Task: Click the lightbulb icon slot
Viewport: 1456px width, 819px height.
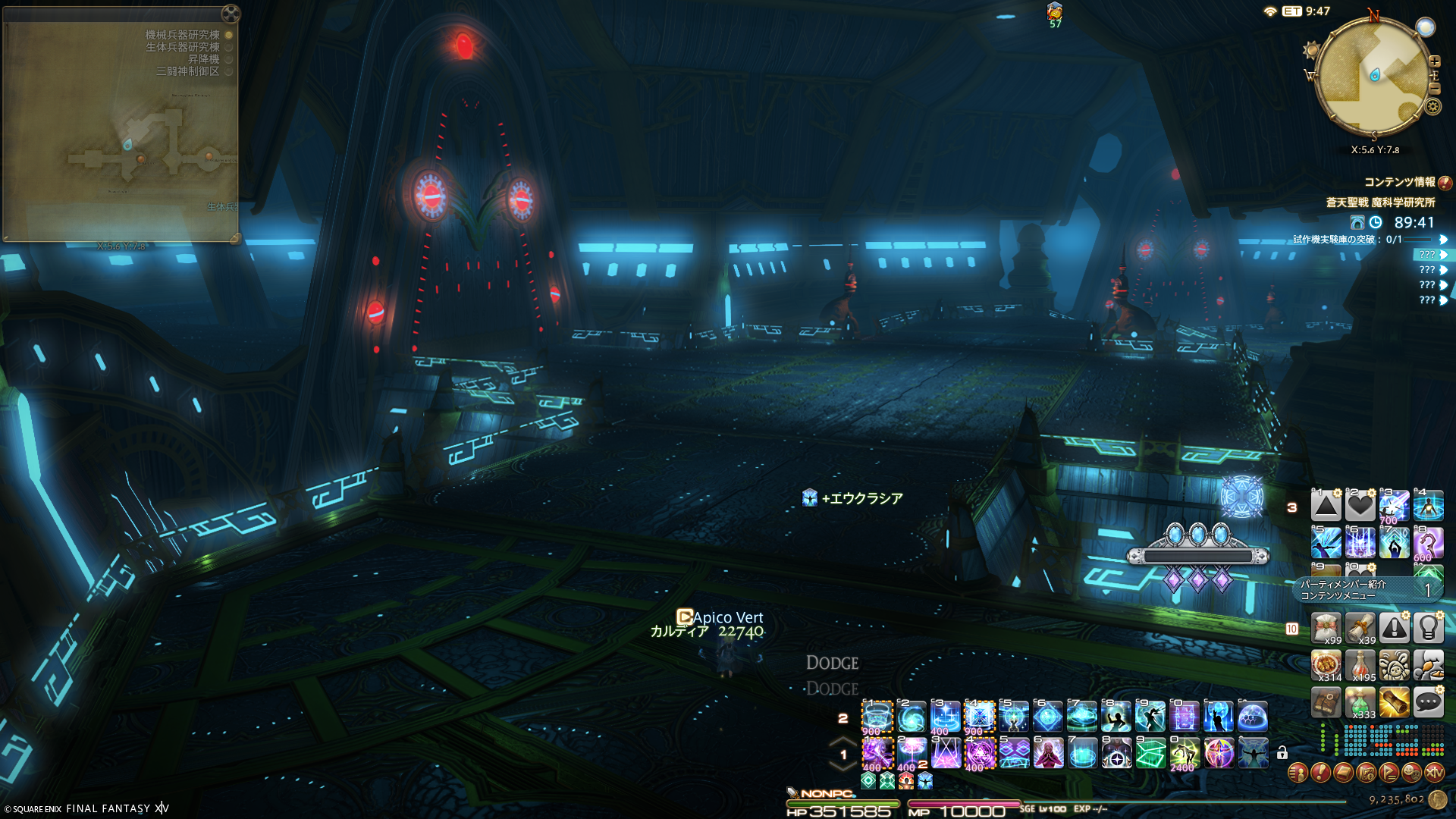Action: [x=1428, y=629]
